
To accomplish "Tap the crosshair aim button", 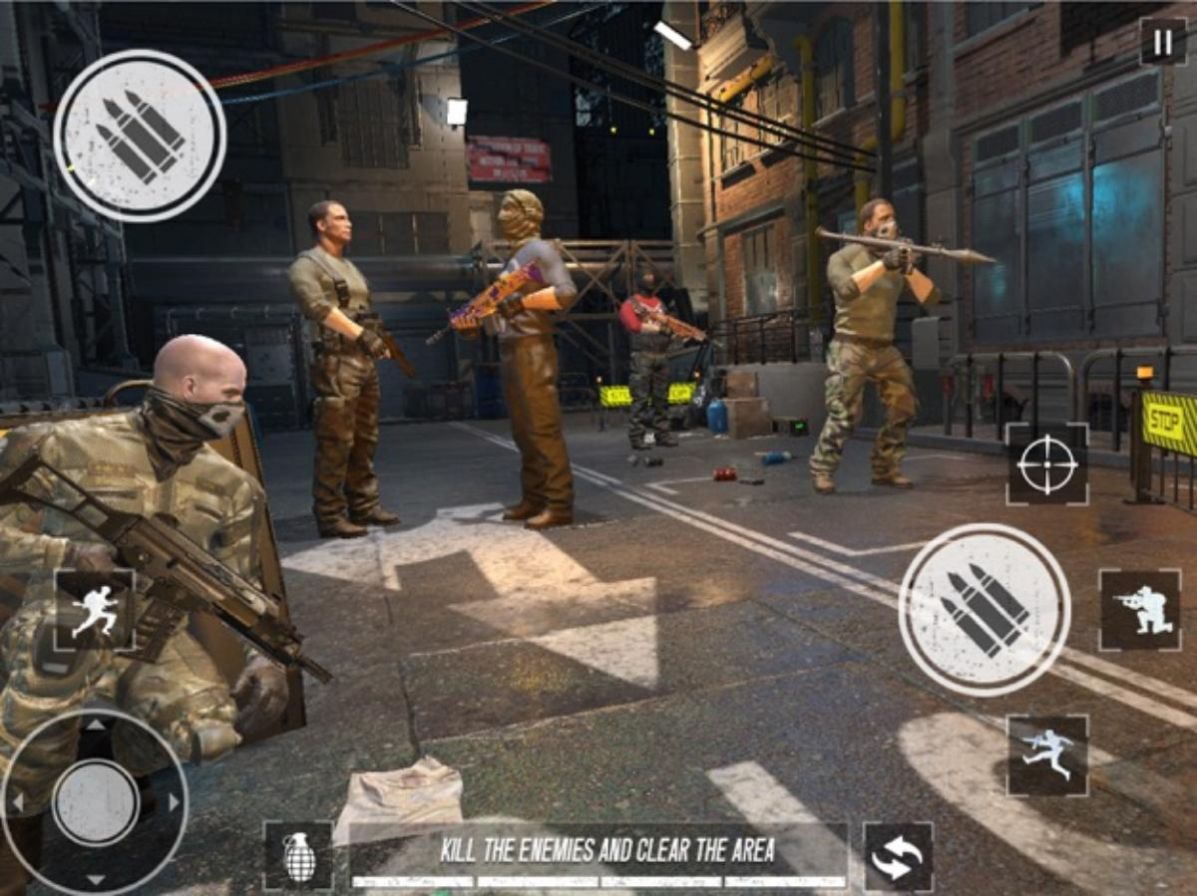I will (1047, 464).
